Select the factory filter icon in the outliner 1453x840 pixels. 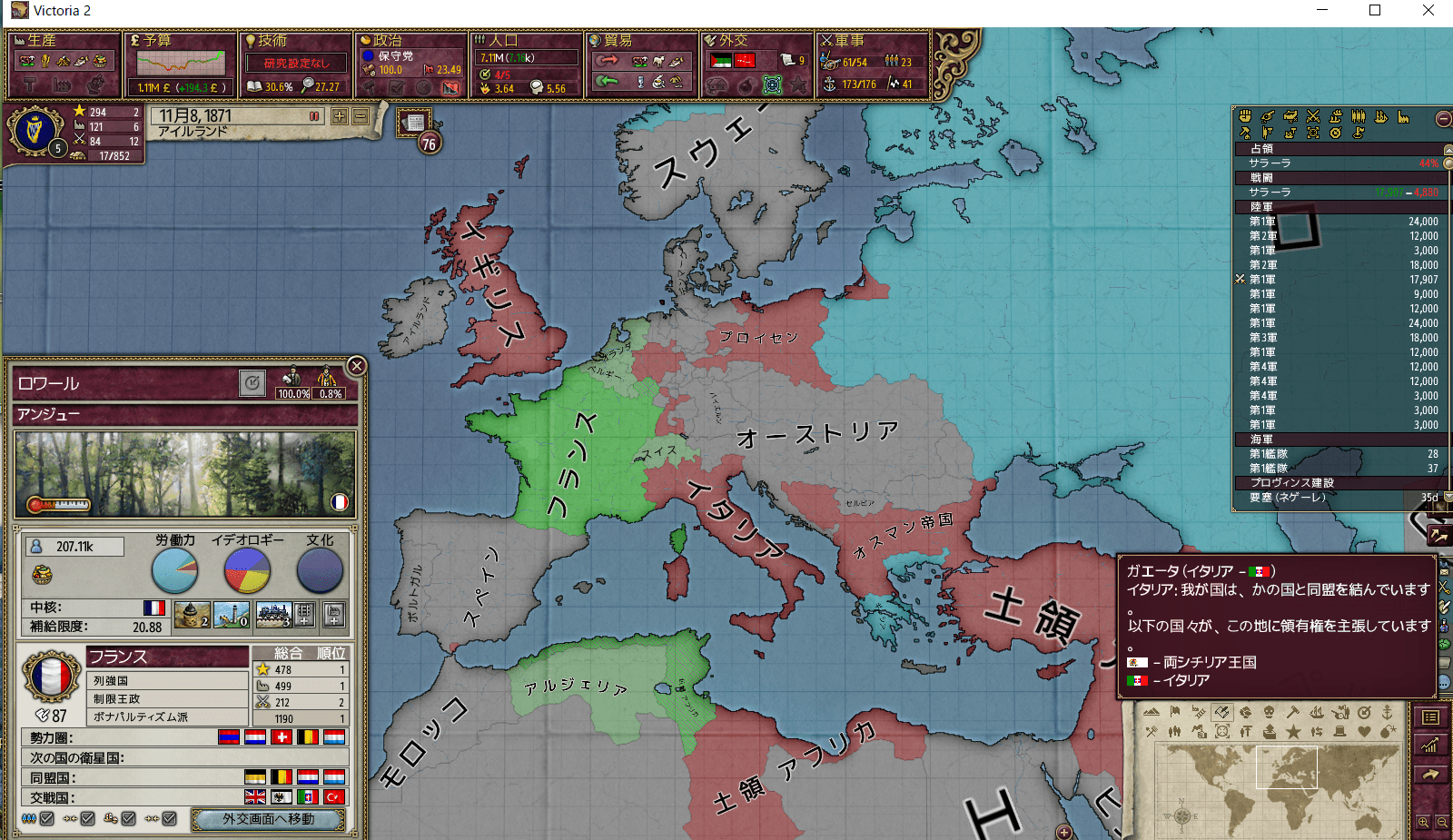[1403, 116]
